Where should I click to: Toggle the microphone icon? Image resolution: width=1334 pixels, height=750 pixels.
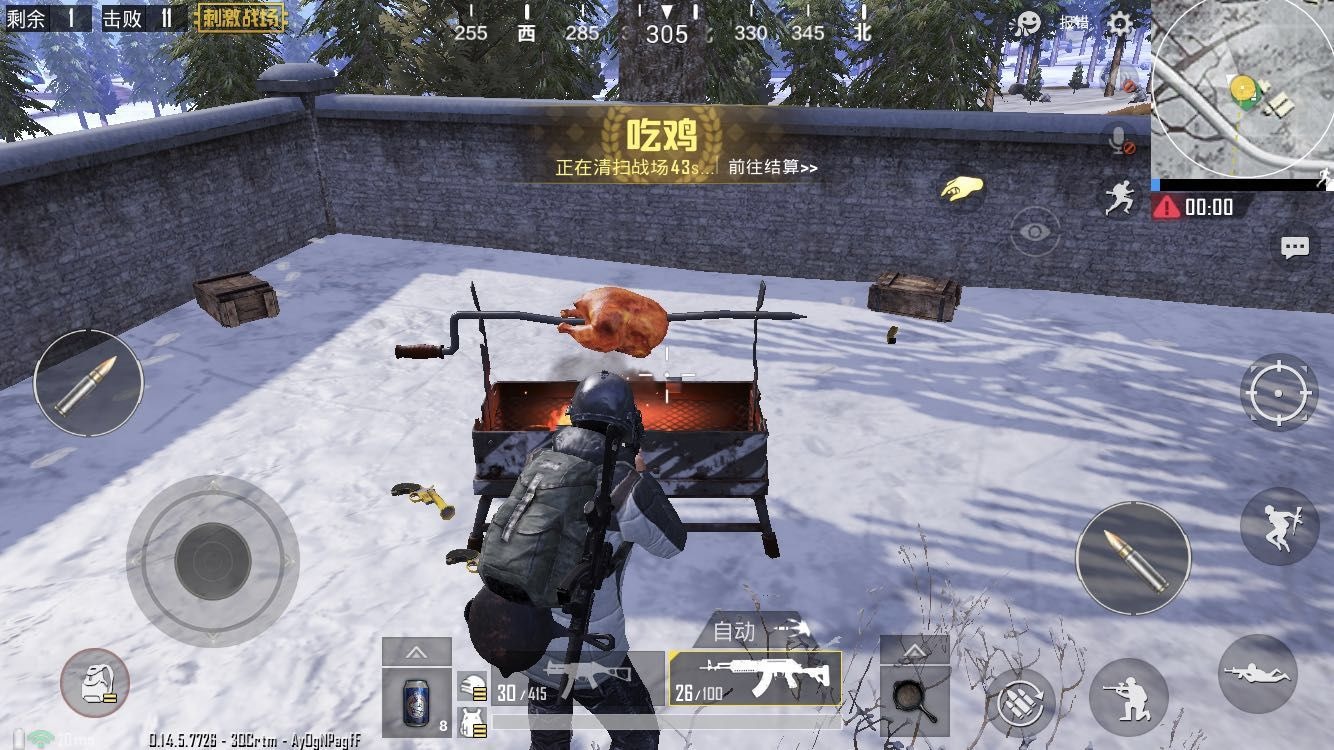(1120, 141)
